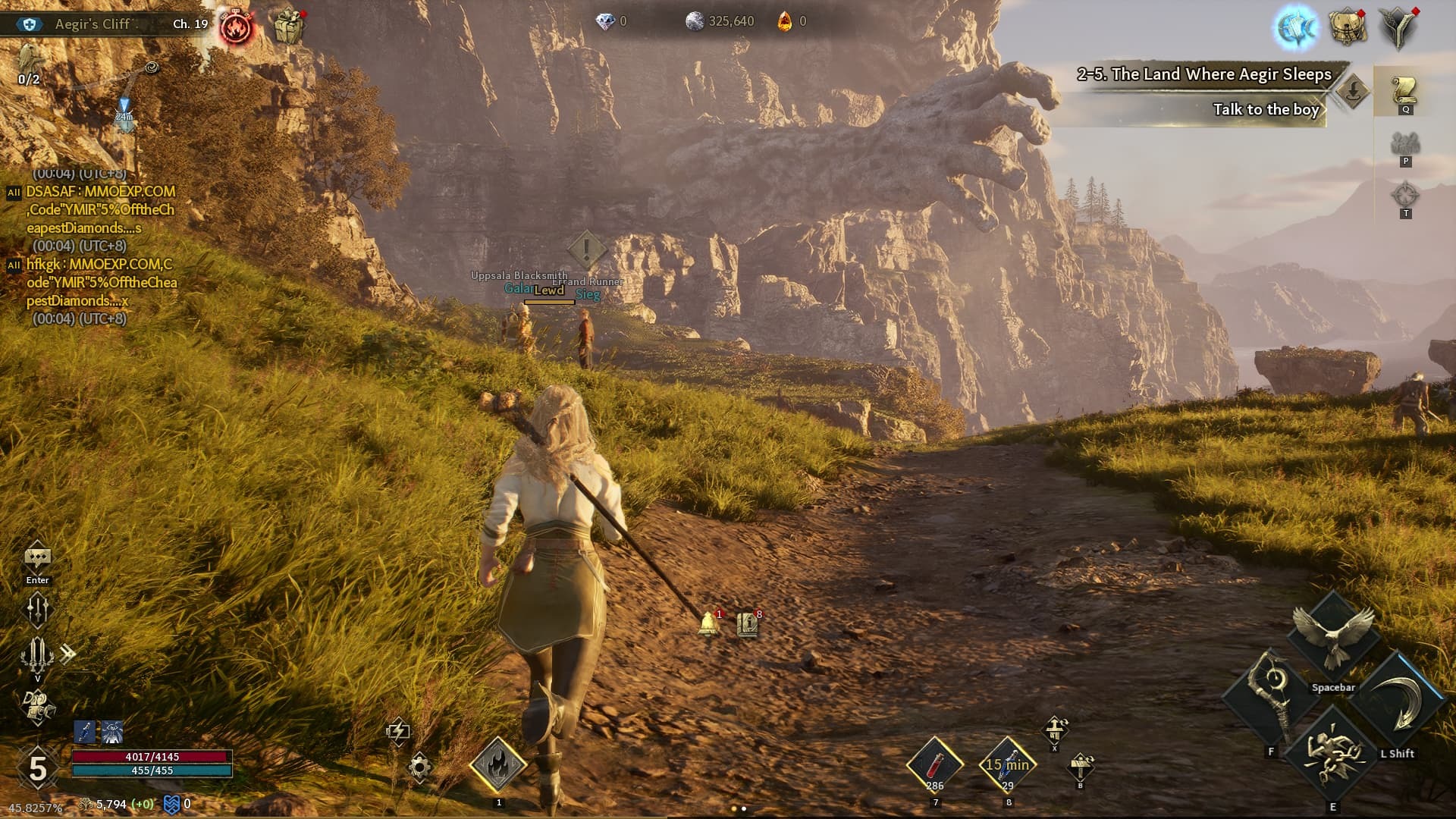
Task: Open the chat speech bubble button
Action: (x=37, y=559)
